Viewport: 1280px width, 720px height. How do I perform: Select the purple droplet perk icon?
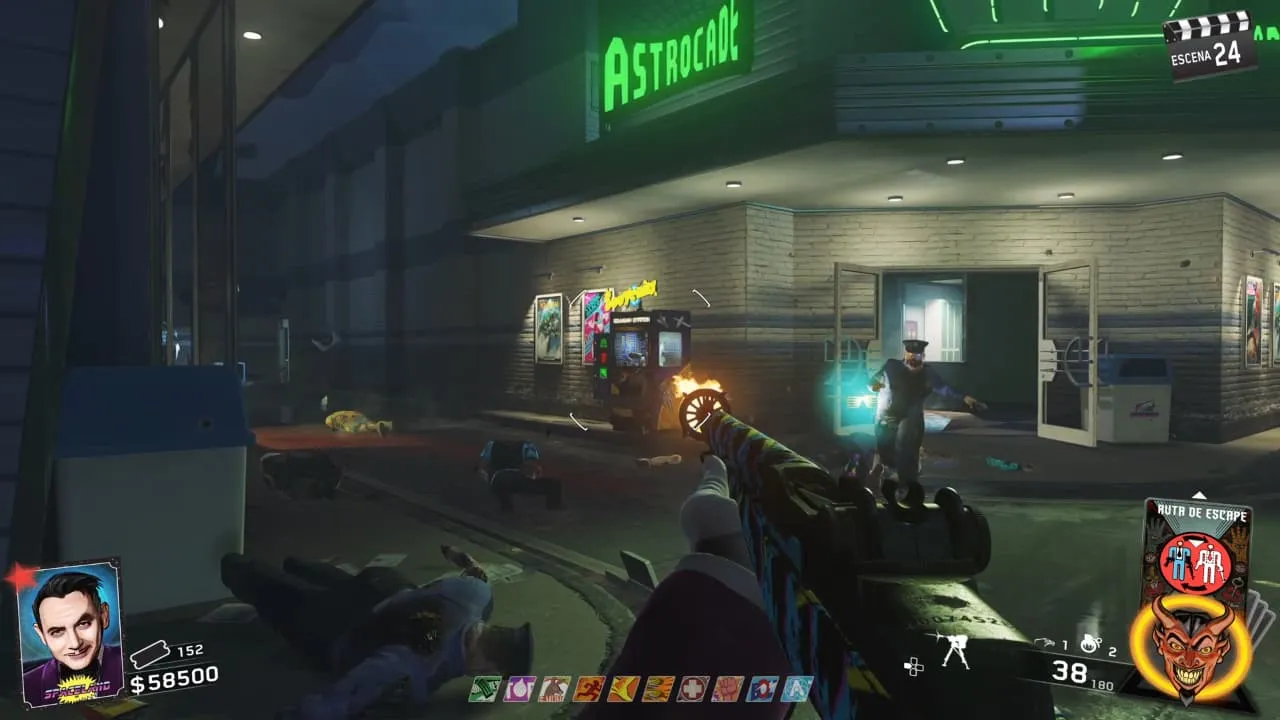519,688
